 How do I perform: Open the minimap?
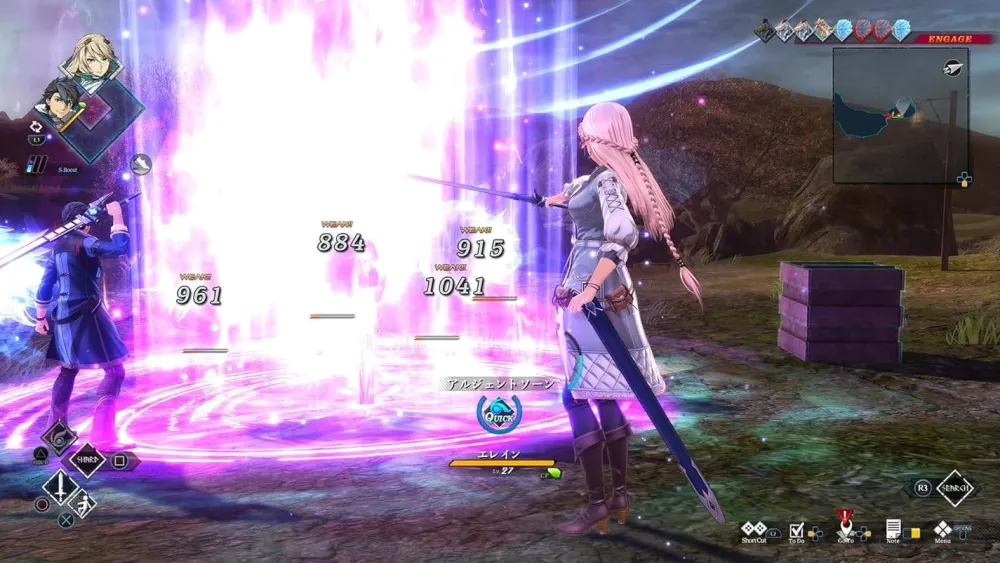point(899,115)
